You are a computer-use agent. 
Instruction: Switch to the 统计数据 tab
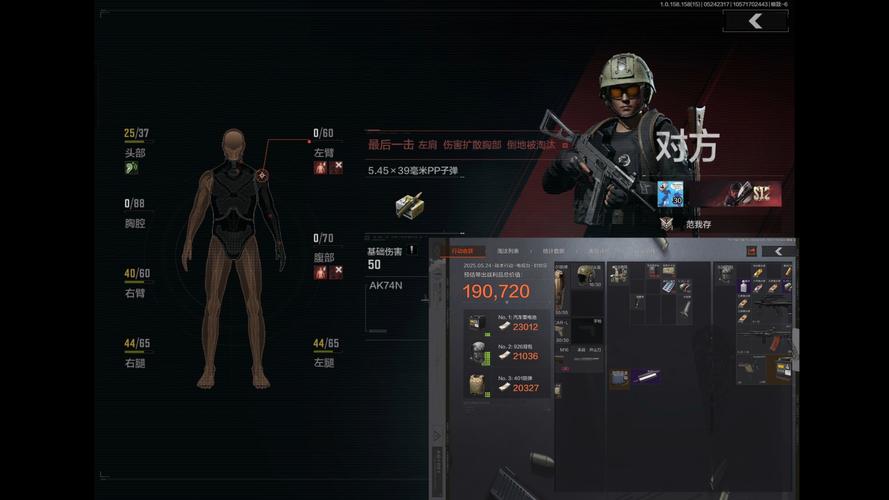[x=553, y=251]
